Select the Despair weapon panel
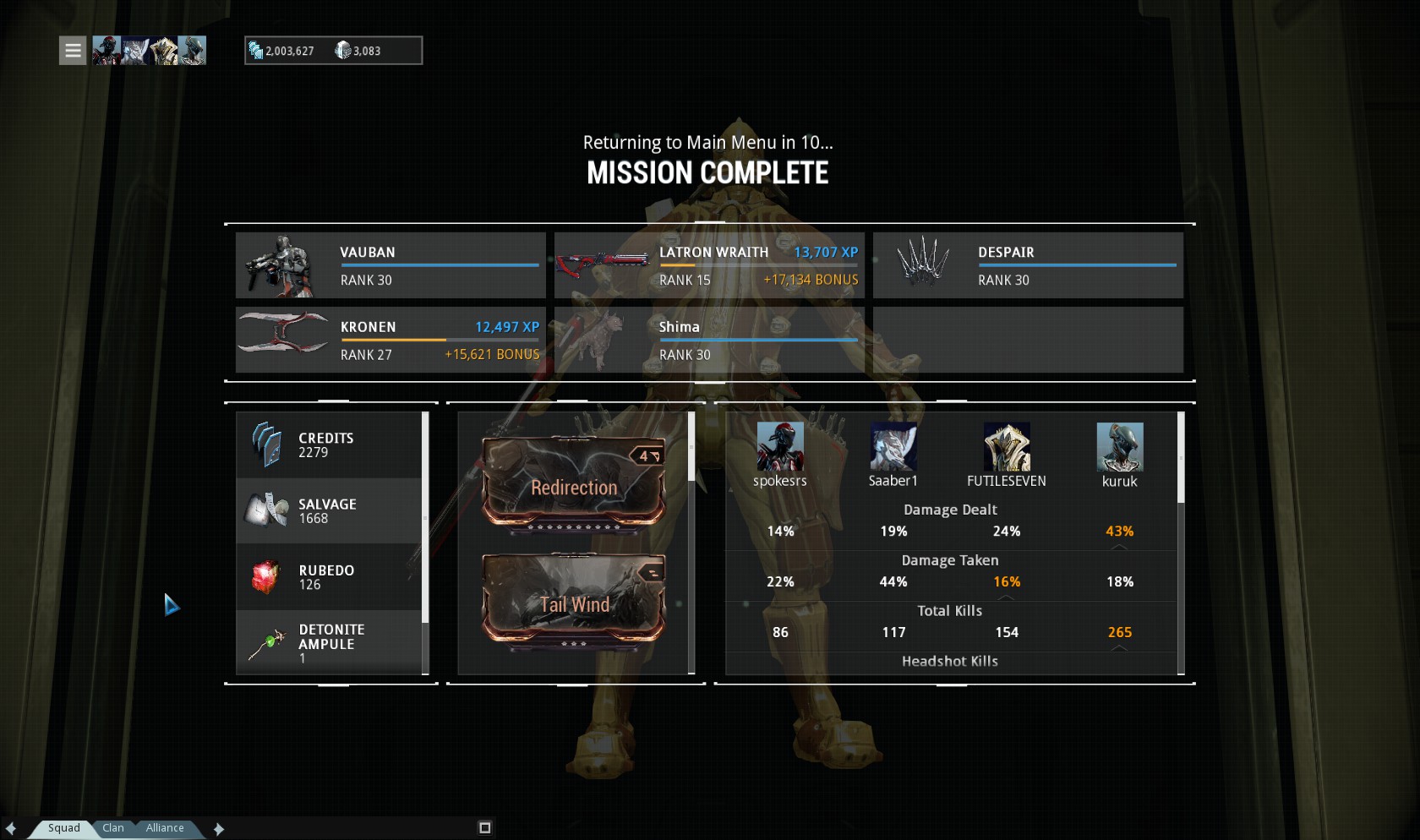Image resolution: width=1420 pixels, height=840 pixels. pos(1028,265)
